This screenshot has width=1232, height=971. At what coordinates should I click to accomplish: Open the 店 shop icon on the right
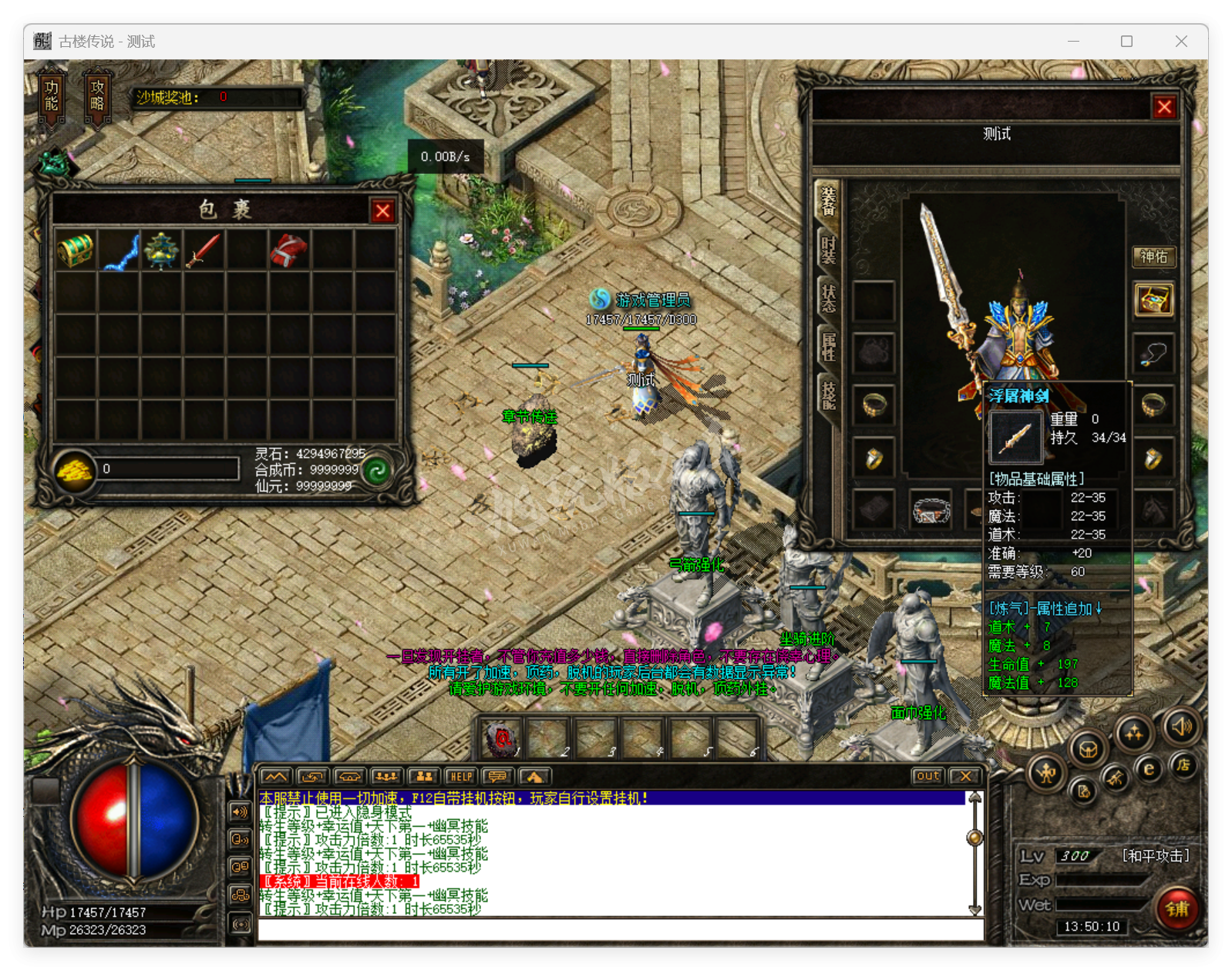pyautogui.click(x=1185, y=766)
